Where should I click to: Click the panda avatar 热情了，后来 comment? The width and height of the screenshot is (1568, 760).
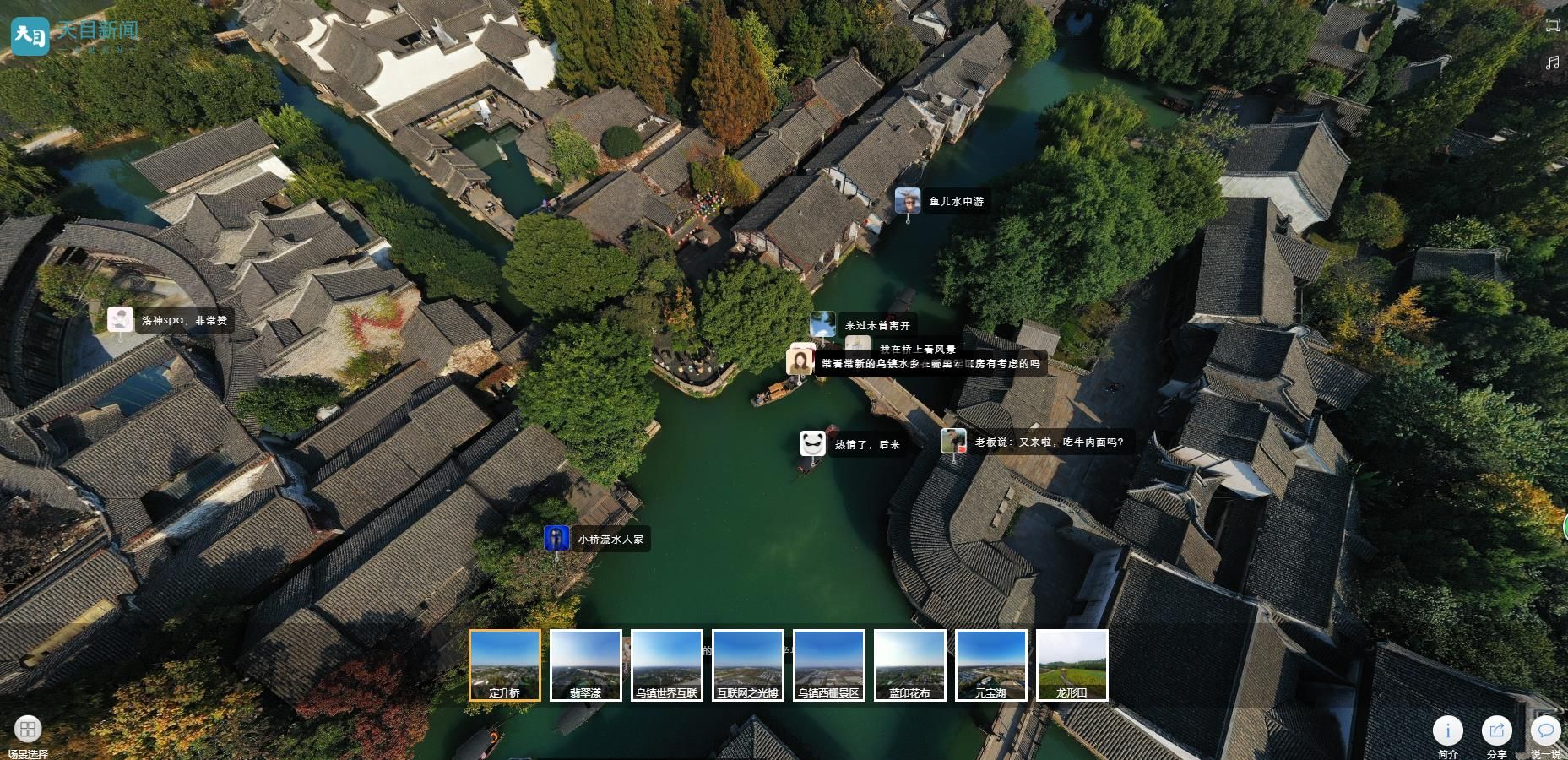tap(812, 444)
